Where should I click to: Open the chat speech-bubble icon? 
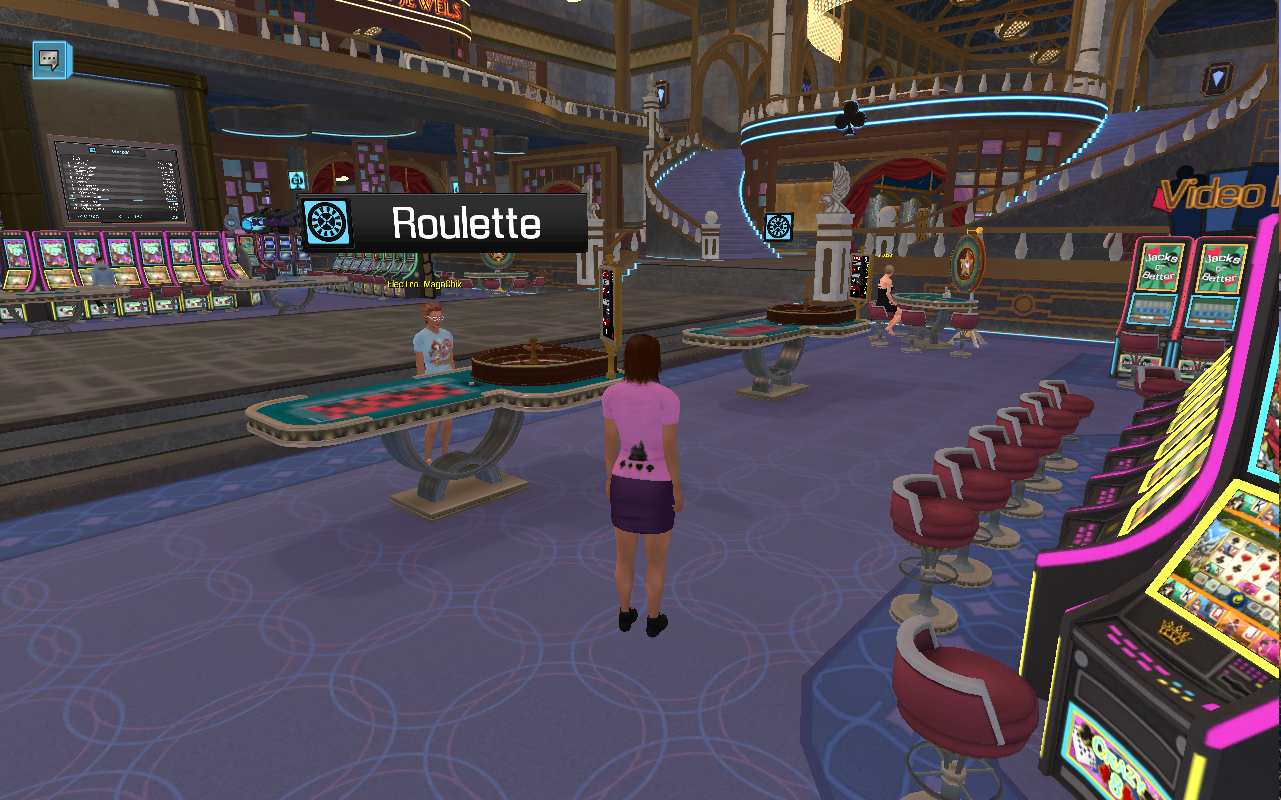[51, 60]
